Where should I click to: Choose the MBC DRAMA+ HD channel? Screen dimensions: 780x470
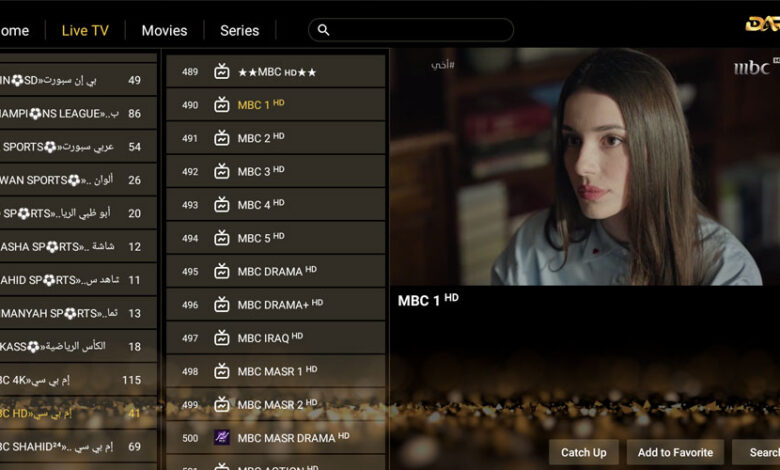(275, 304)
